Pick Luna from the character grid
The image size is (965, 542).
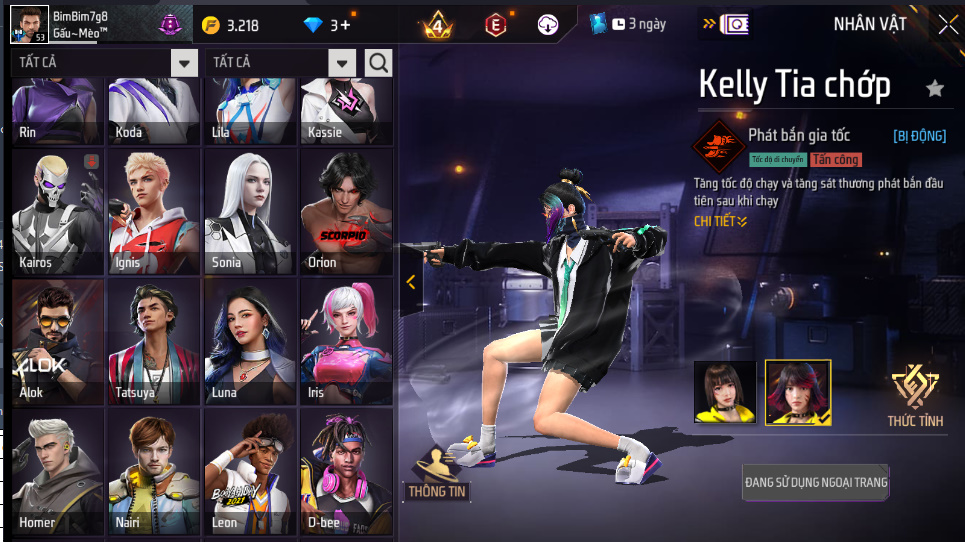click(250, 341)
